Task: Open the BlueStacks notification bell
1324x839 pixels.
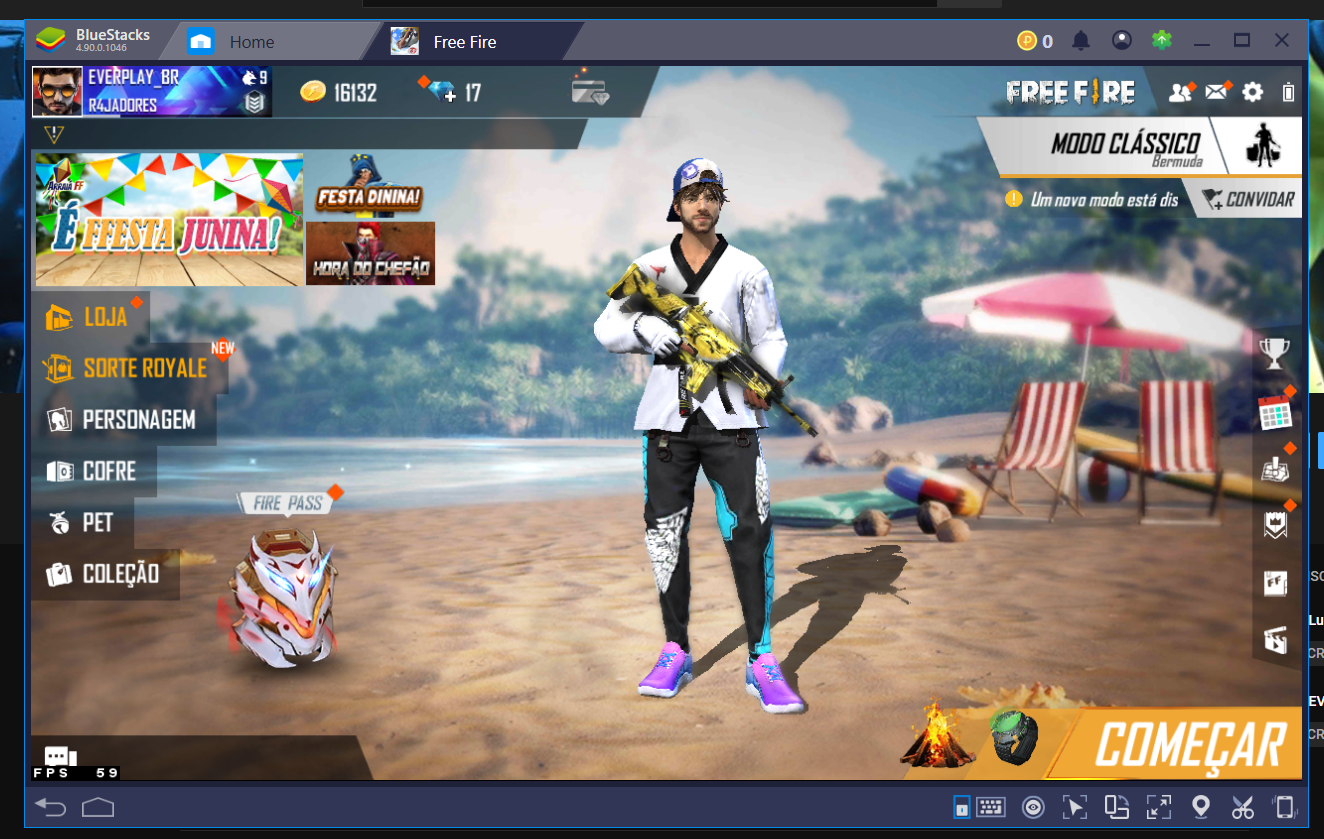Action: pos(1080,40)
